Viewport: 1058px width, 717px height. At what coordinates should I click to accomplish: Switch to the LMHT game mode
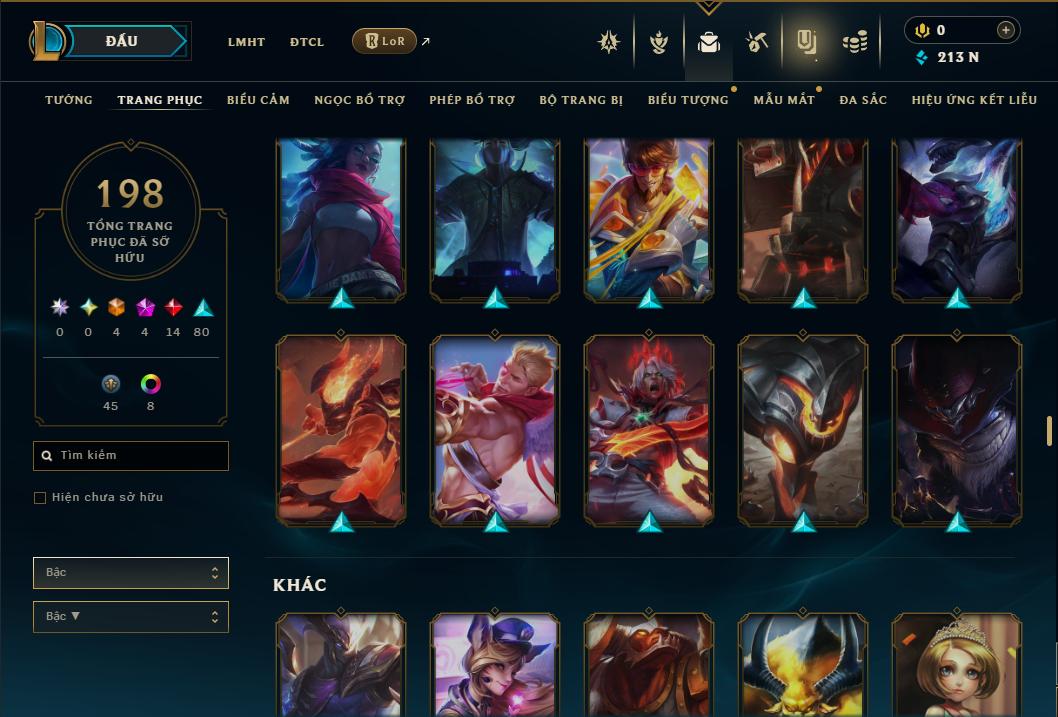pos(246,42)
